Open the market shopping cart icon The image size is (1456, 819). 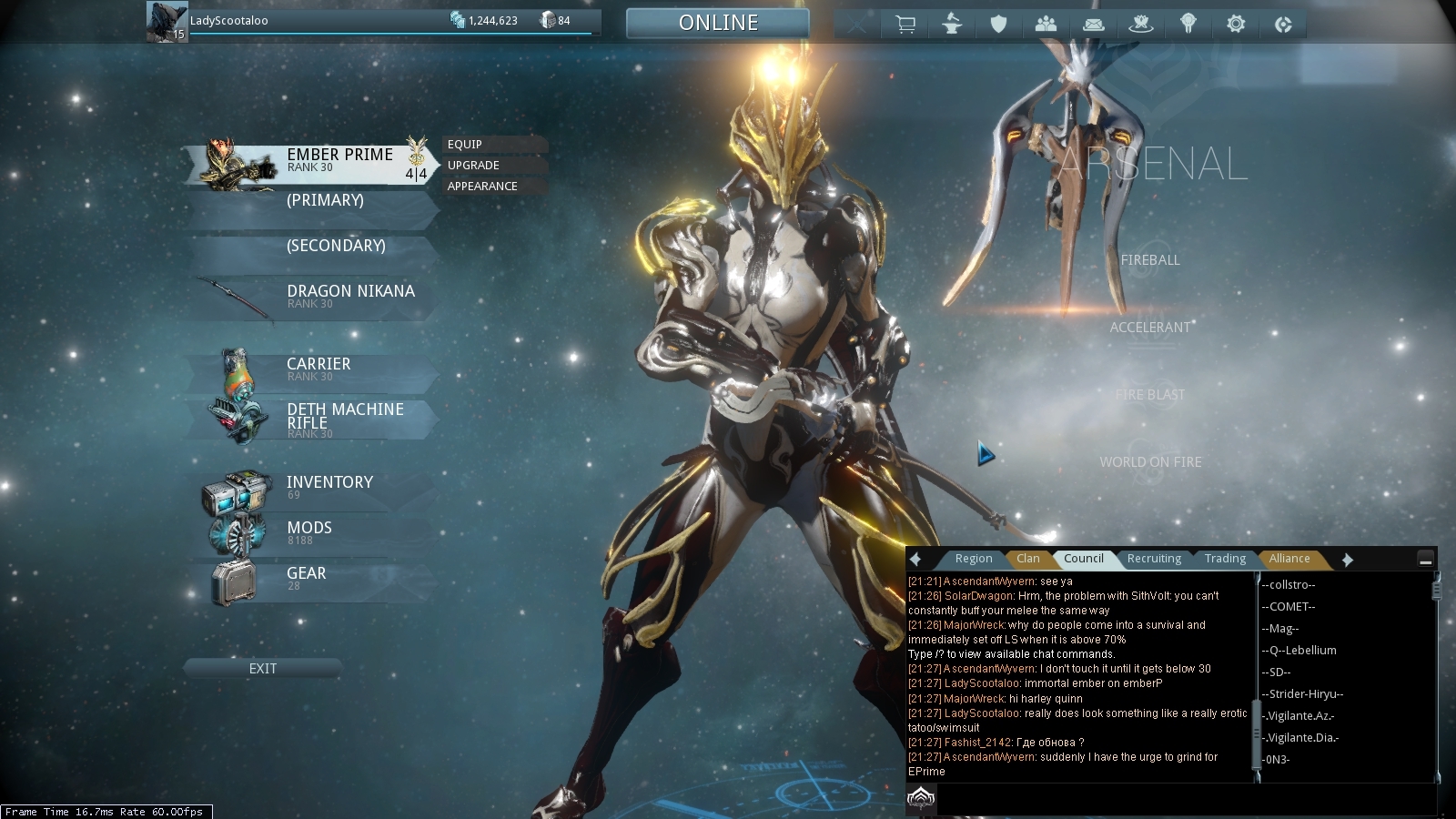point(905,25)
